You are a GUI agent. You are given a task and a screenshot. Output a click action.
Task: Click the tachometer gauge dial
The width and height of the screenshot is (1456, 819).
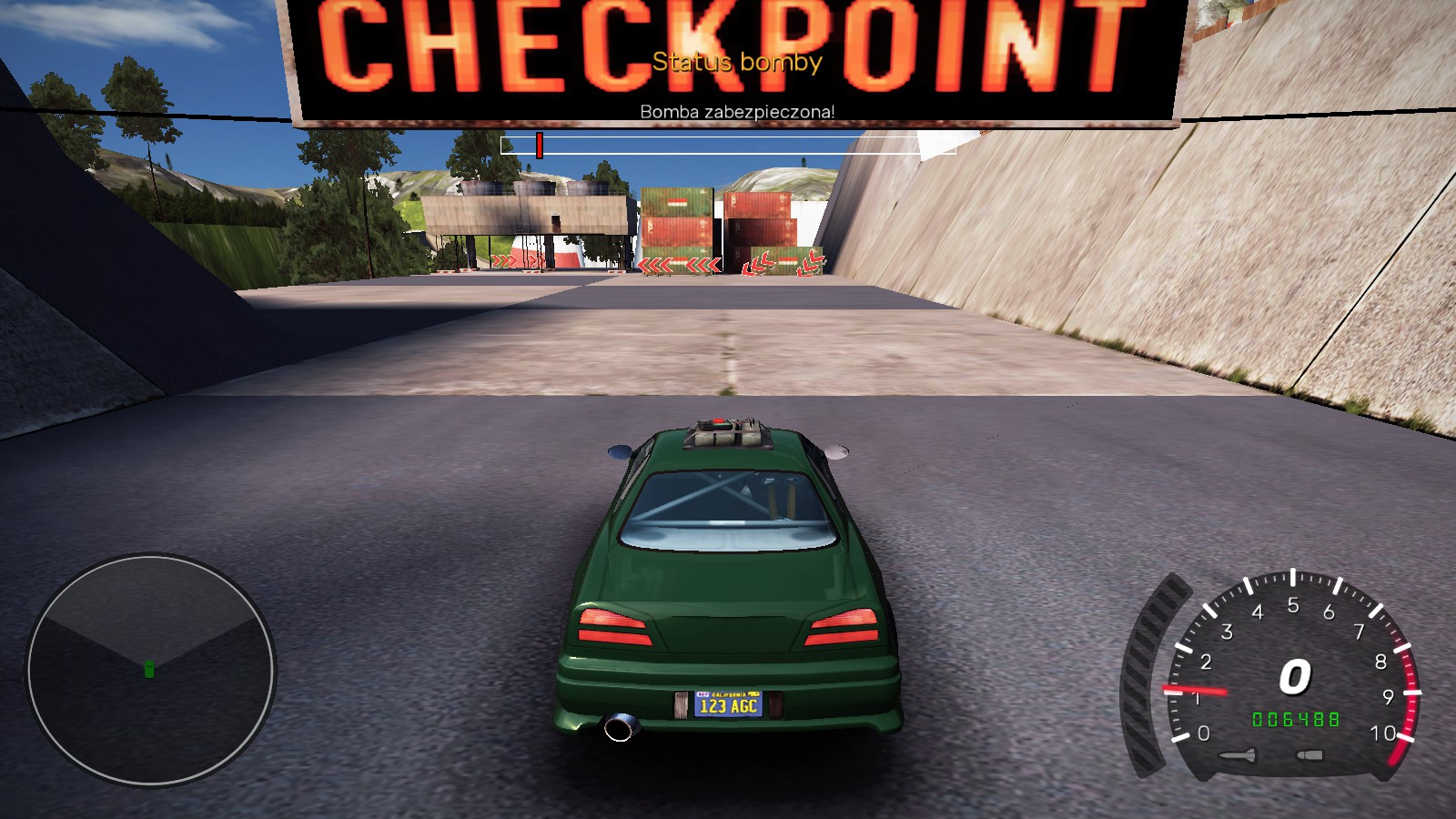point(1292,675)
